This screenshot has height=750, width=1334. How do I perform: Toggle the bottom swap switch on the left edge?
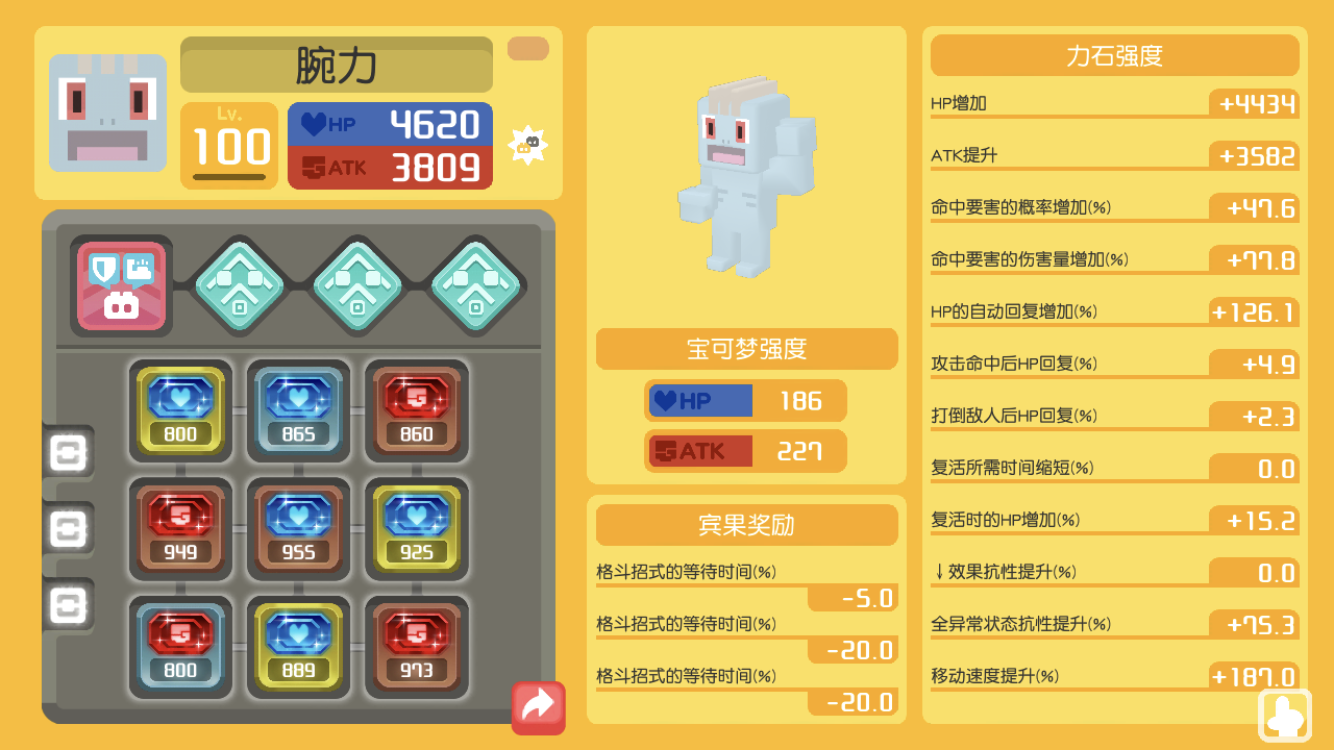click(x=66, y=600)
